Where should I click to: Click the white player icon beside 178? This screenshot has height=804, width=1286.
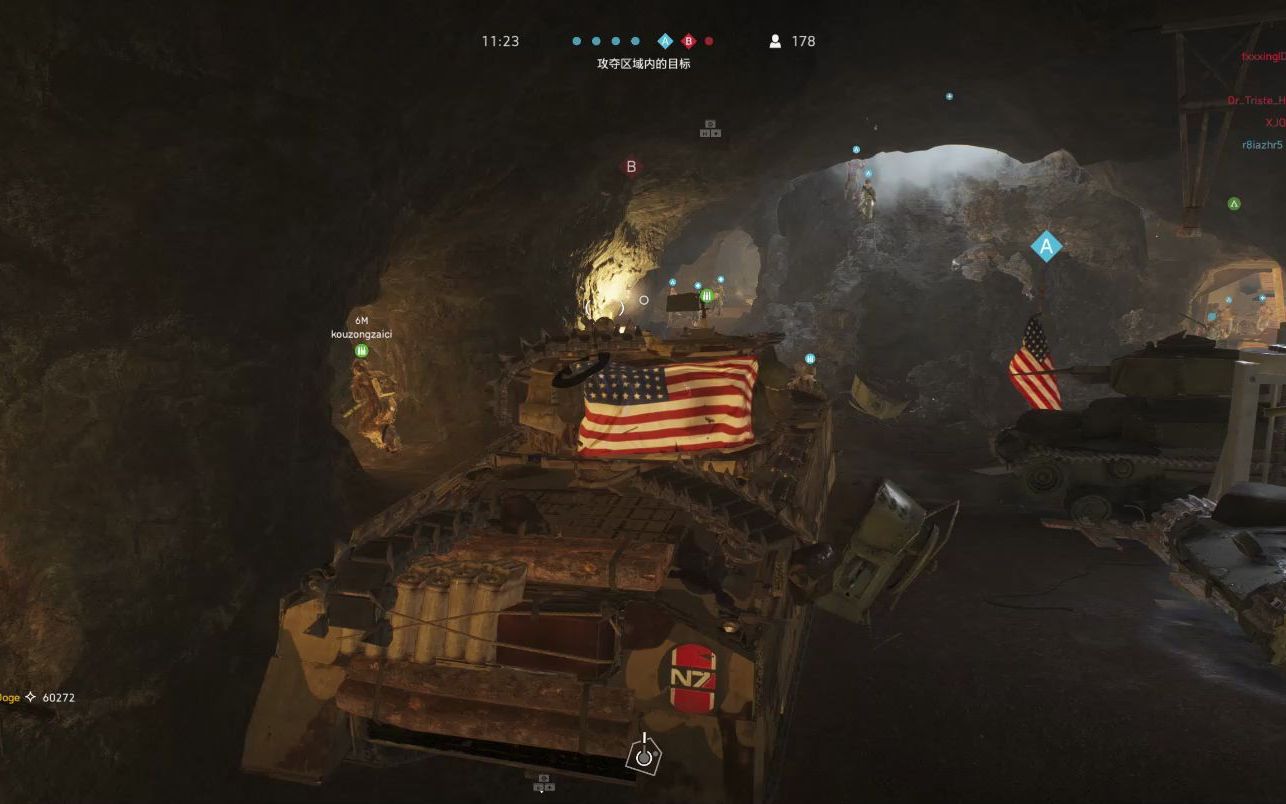point(775,41)
